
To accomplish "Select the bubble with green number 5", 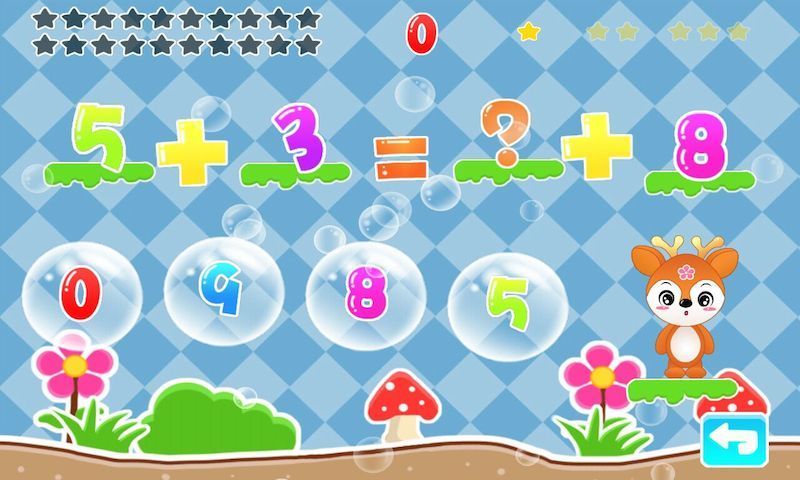I will pos(508,303).
